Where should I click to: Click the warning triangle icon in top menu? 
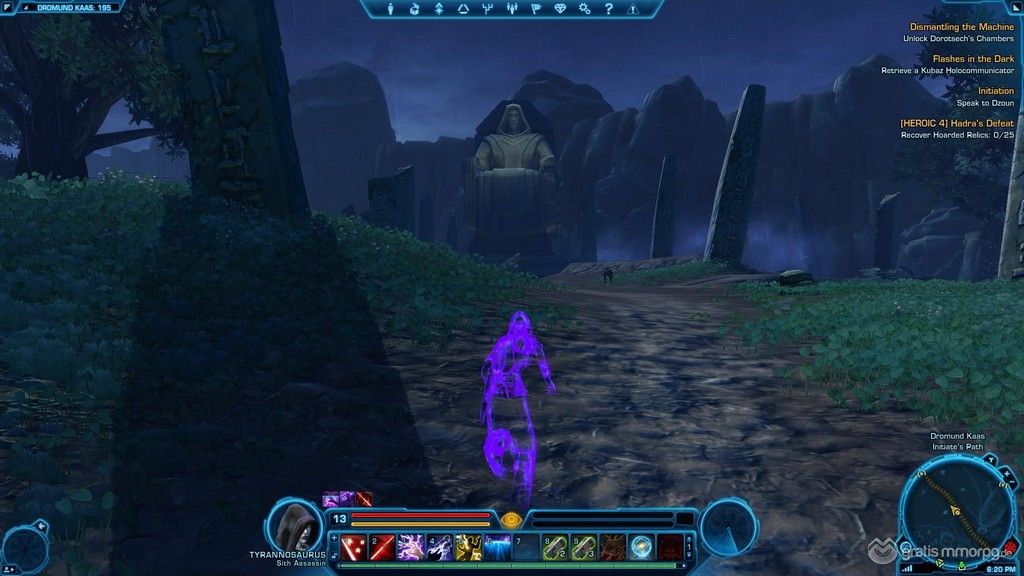[632, 9]
